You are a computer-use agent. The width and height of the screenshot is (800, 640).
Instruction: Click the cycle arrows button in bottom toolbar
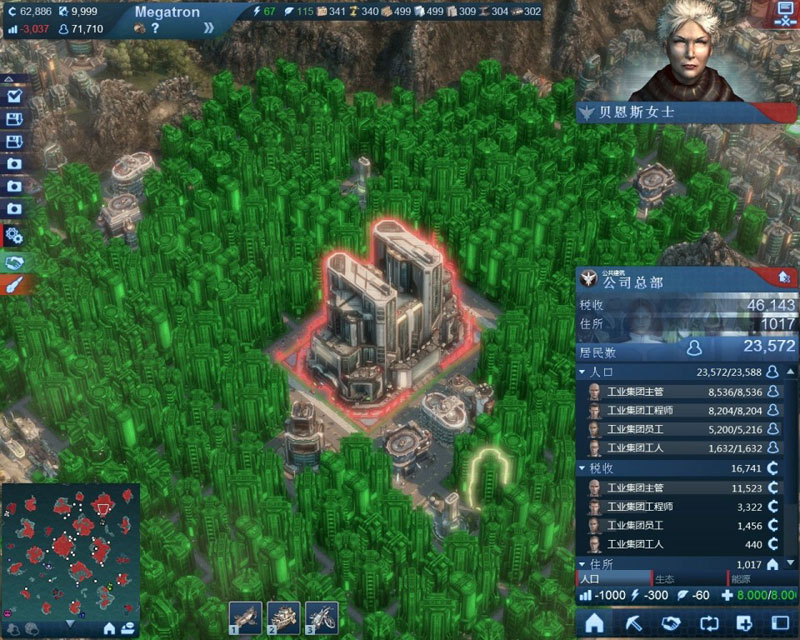pos(709,621)
